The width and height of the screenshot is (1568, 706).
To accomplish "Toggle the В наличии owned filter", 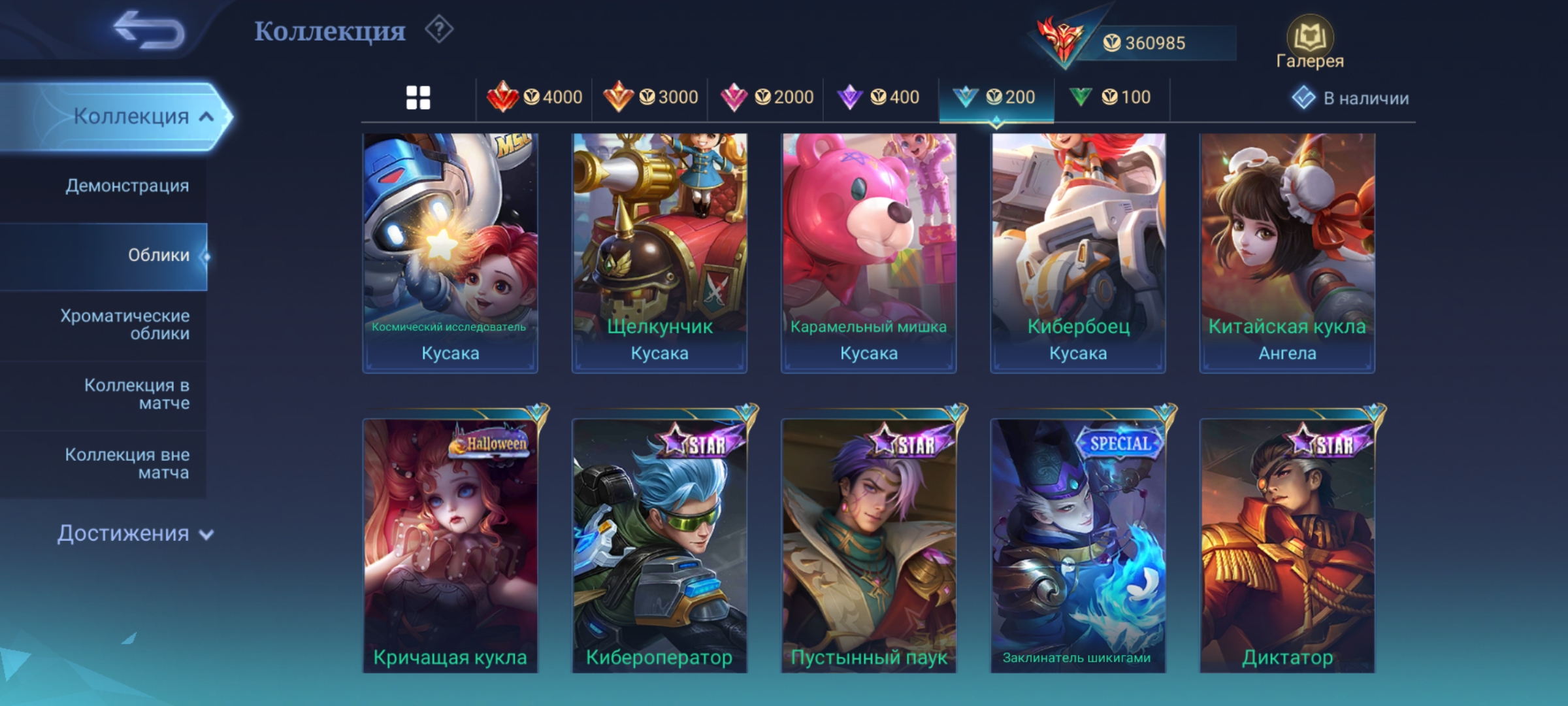I will [x=1350, y=98].
